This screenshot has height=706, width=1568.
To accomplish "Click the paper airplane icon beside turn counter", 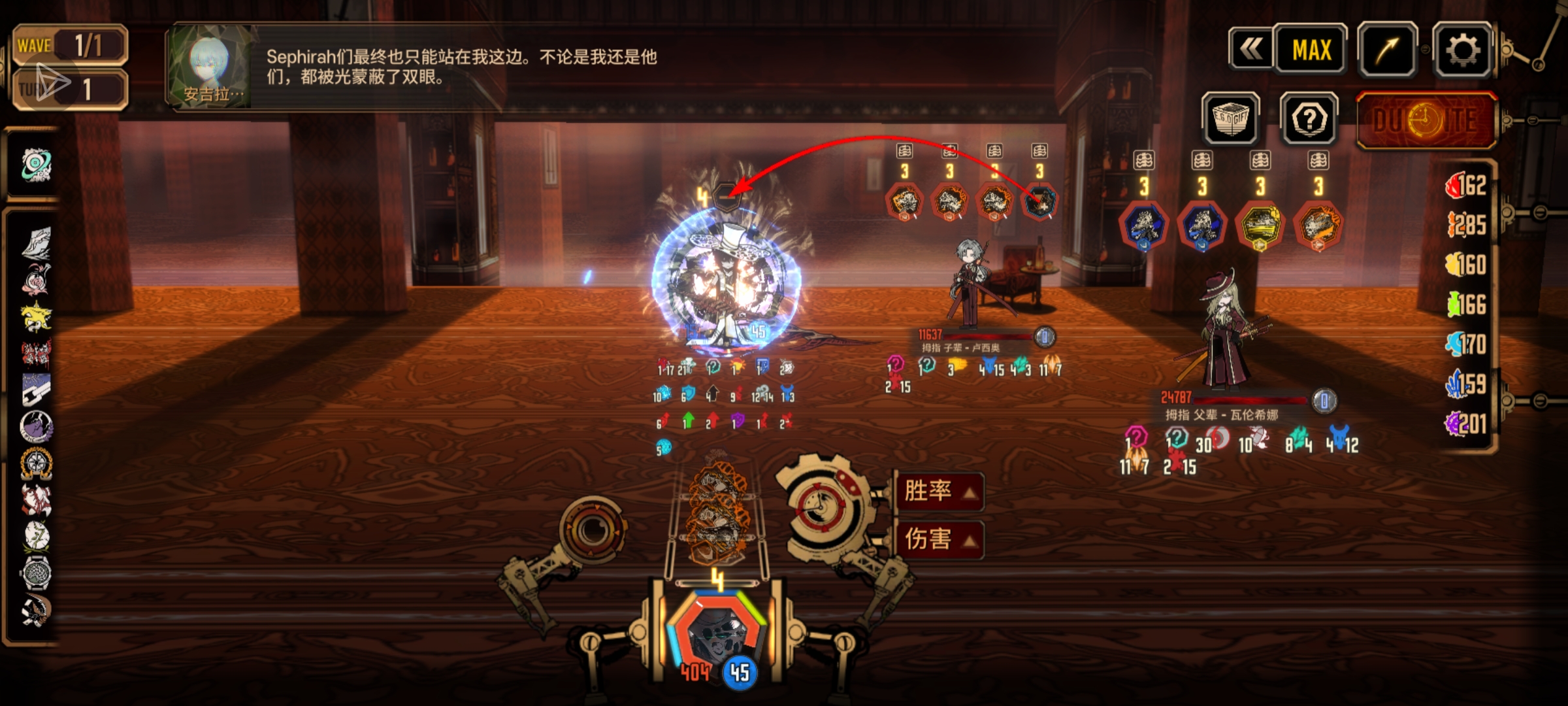I will tap(52, 83).
